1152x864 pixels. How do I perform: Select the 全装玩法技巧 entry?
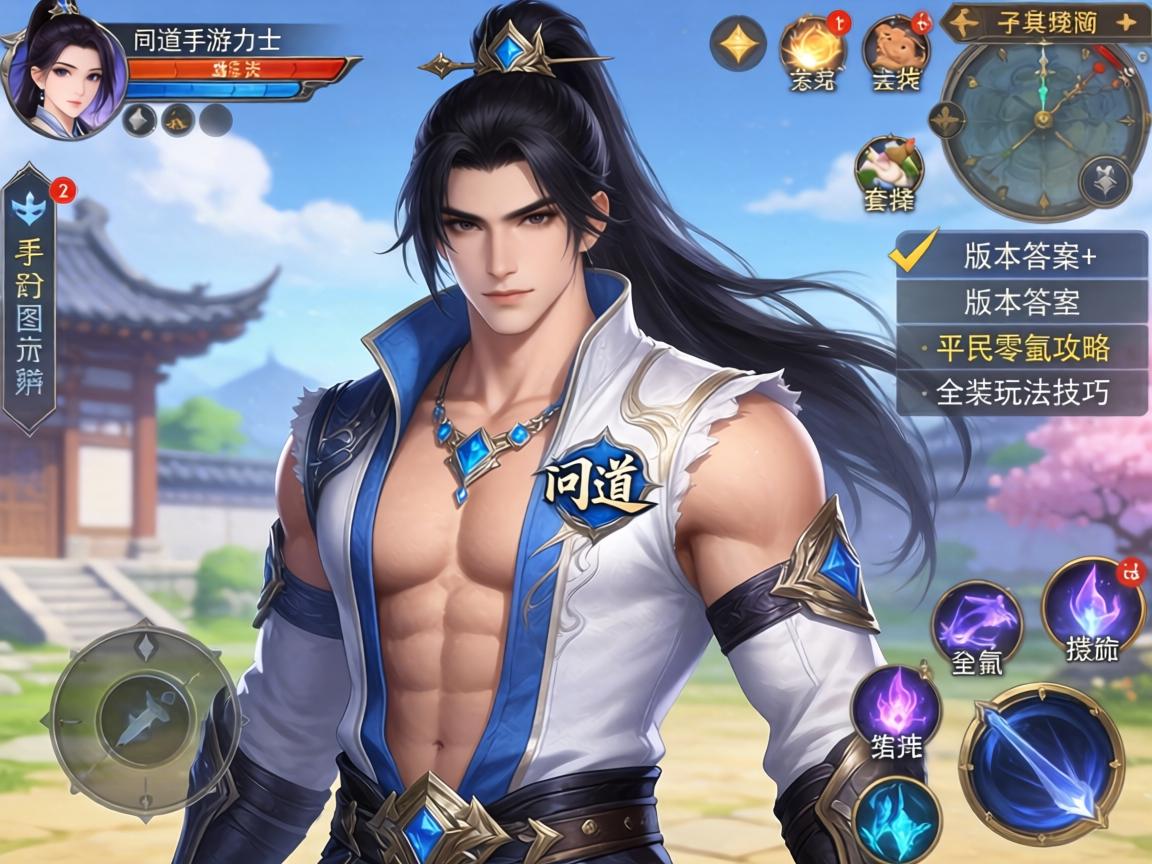pyautogui.click(x=1022, y=393)
